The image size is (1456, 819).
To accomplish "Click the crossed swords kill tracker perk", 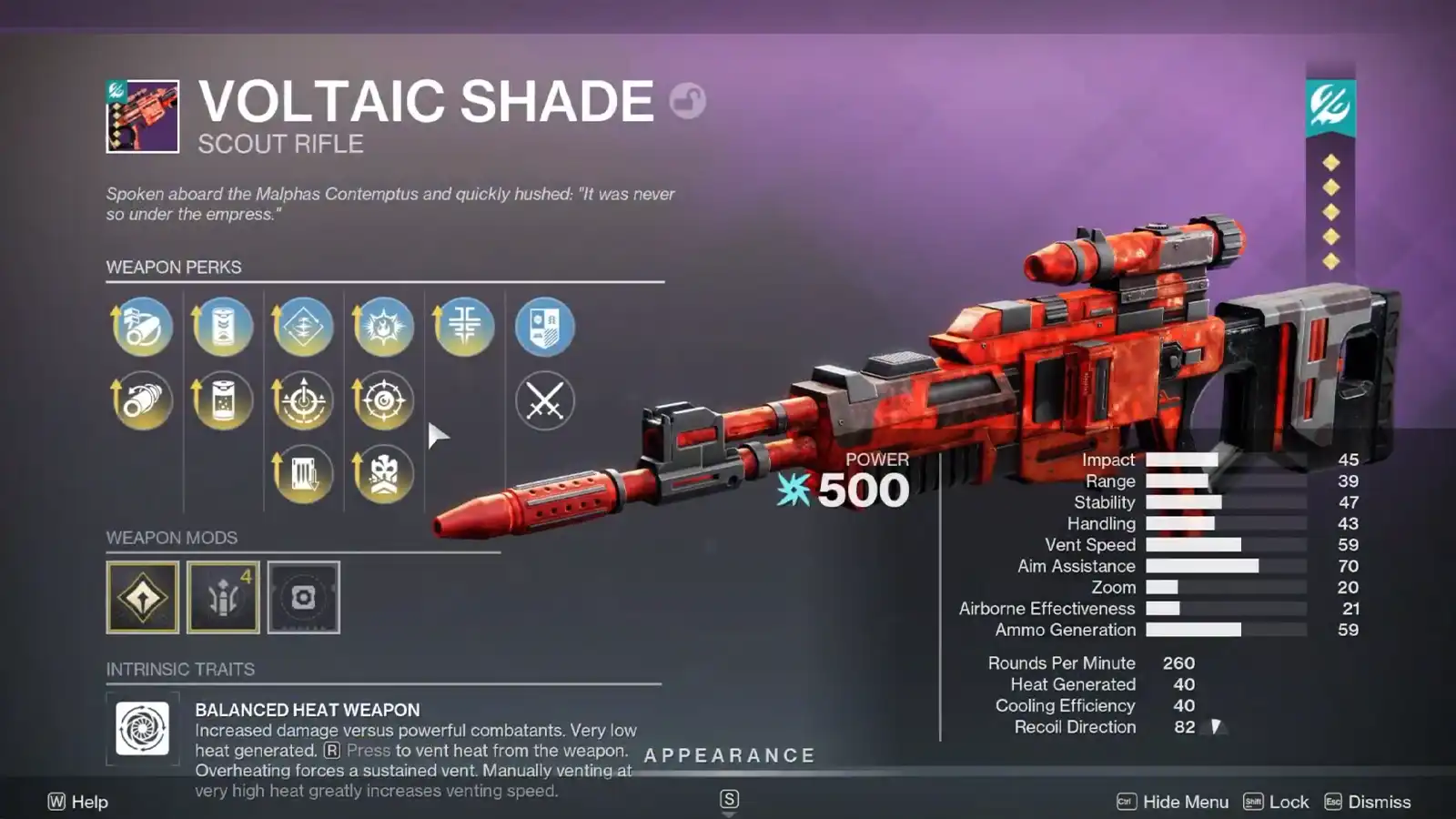I will (x=545, y=400).
